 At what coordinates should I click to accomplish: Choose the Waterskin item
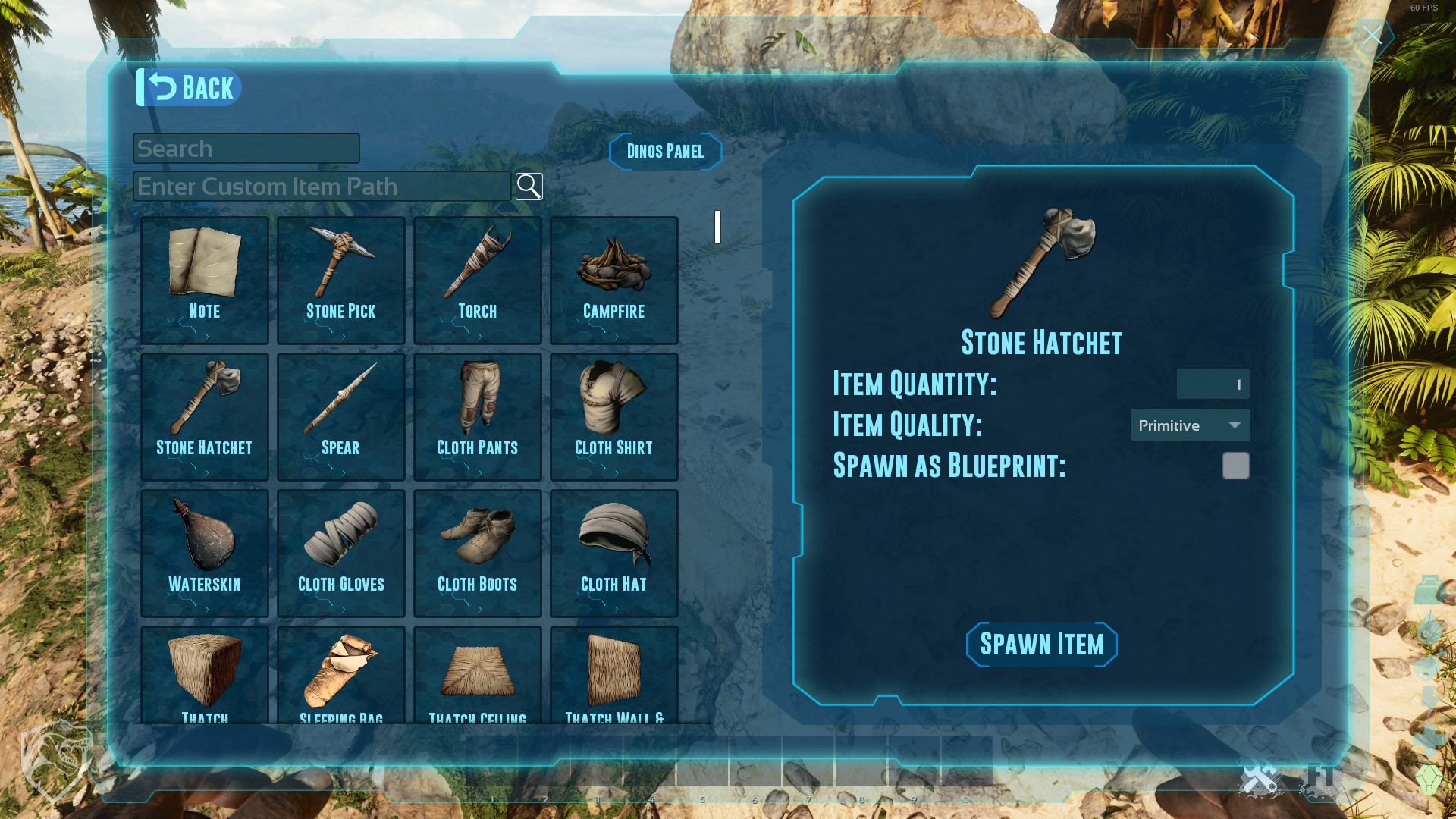point(205,553)
